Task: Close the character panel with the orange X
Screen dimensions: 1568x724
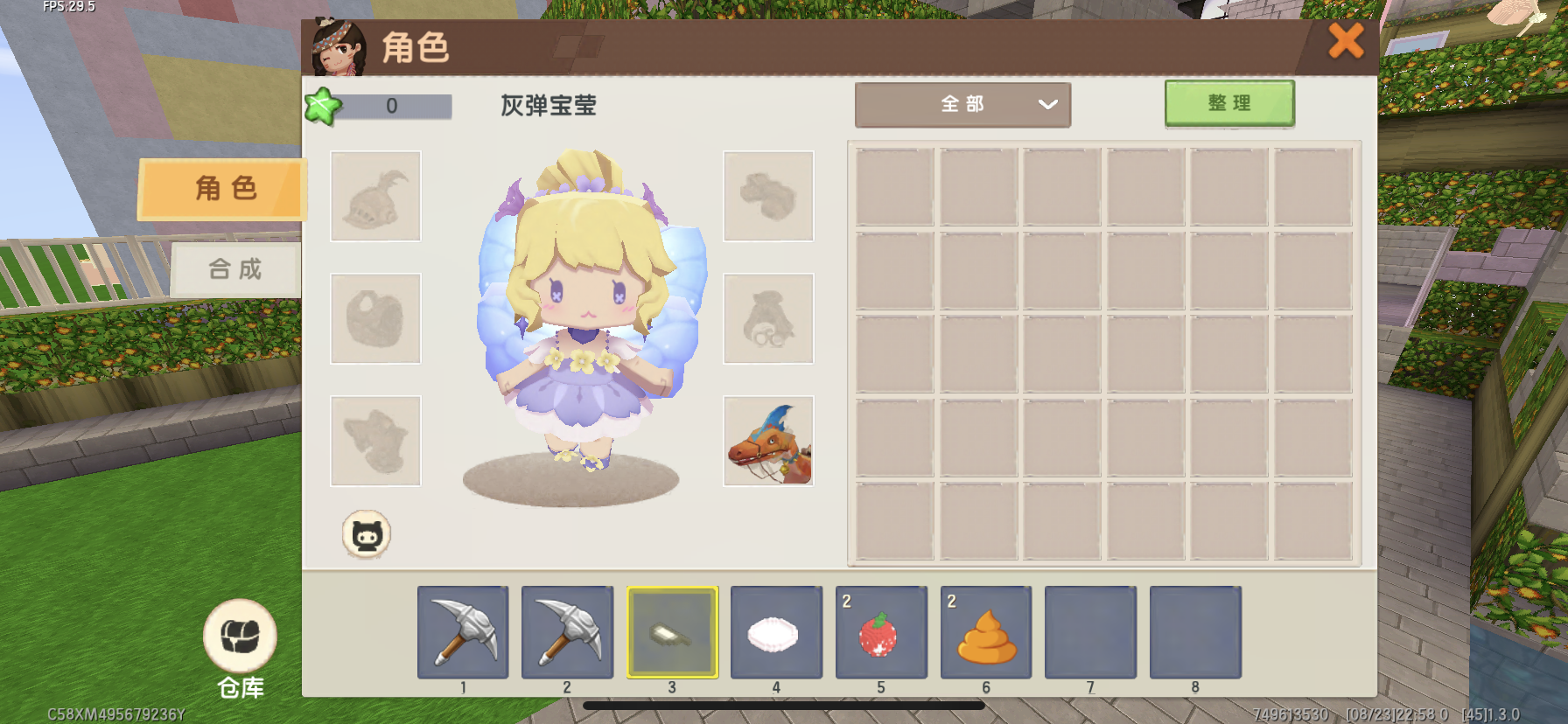Action: pos(1346,41)
